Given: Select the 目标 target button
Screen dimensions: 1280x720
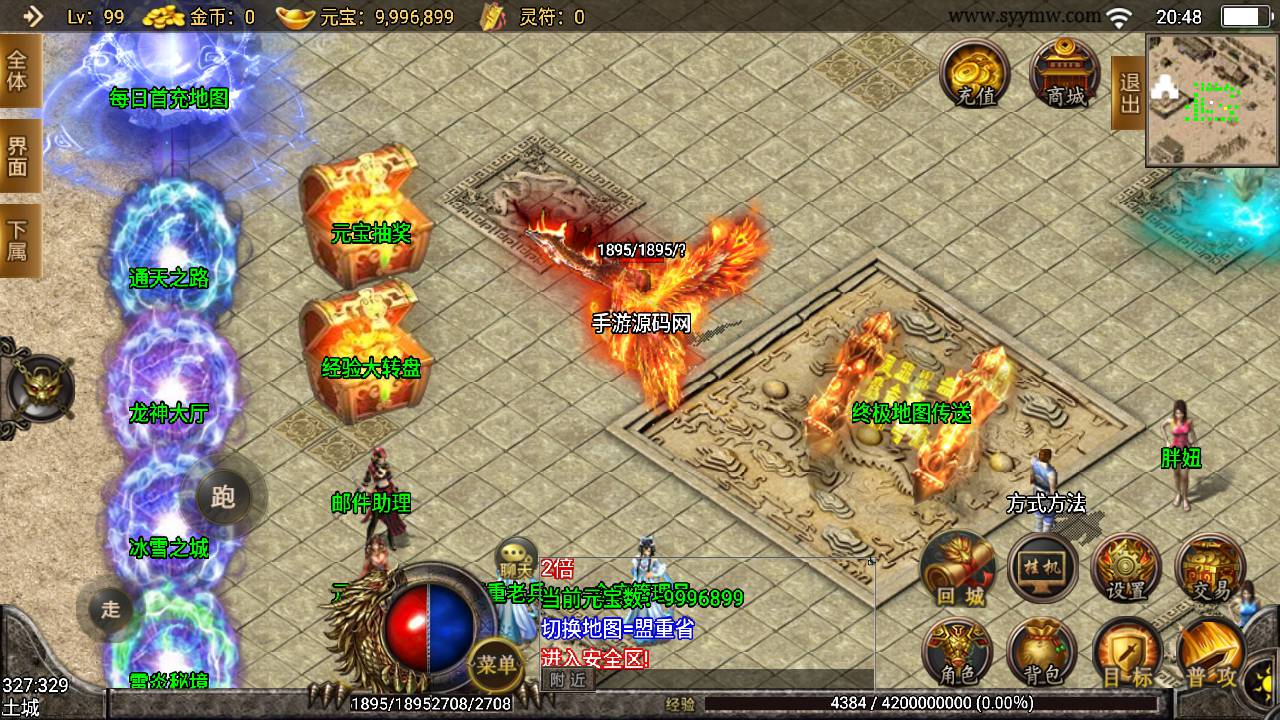Looking at the screenshot, I should click(1126, 653).
